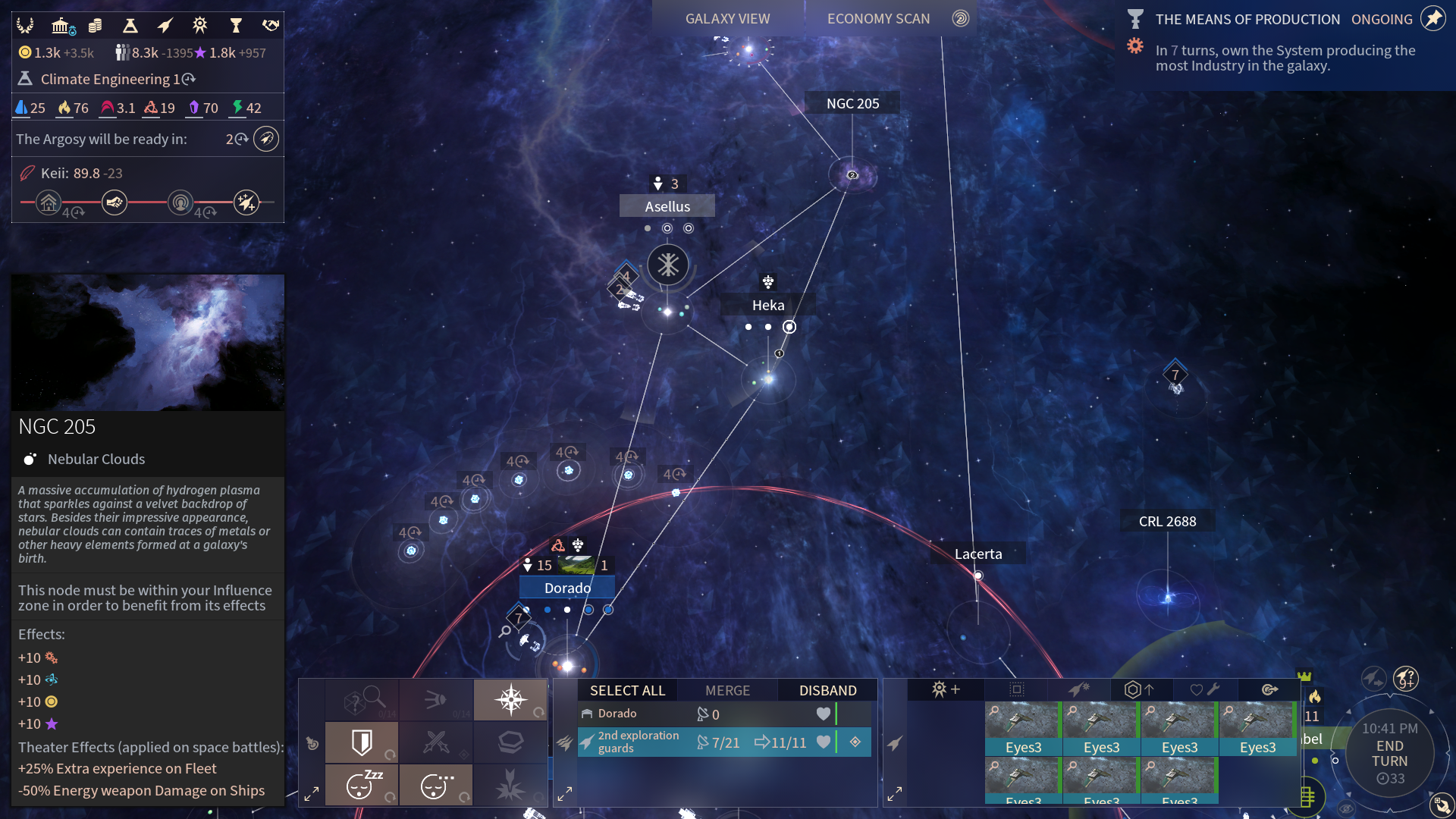Screen dimensions: 1456x819
Task: Open the victory trophy screen
Action: coord(236,27)
